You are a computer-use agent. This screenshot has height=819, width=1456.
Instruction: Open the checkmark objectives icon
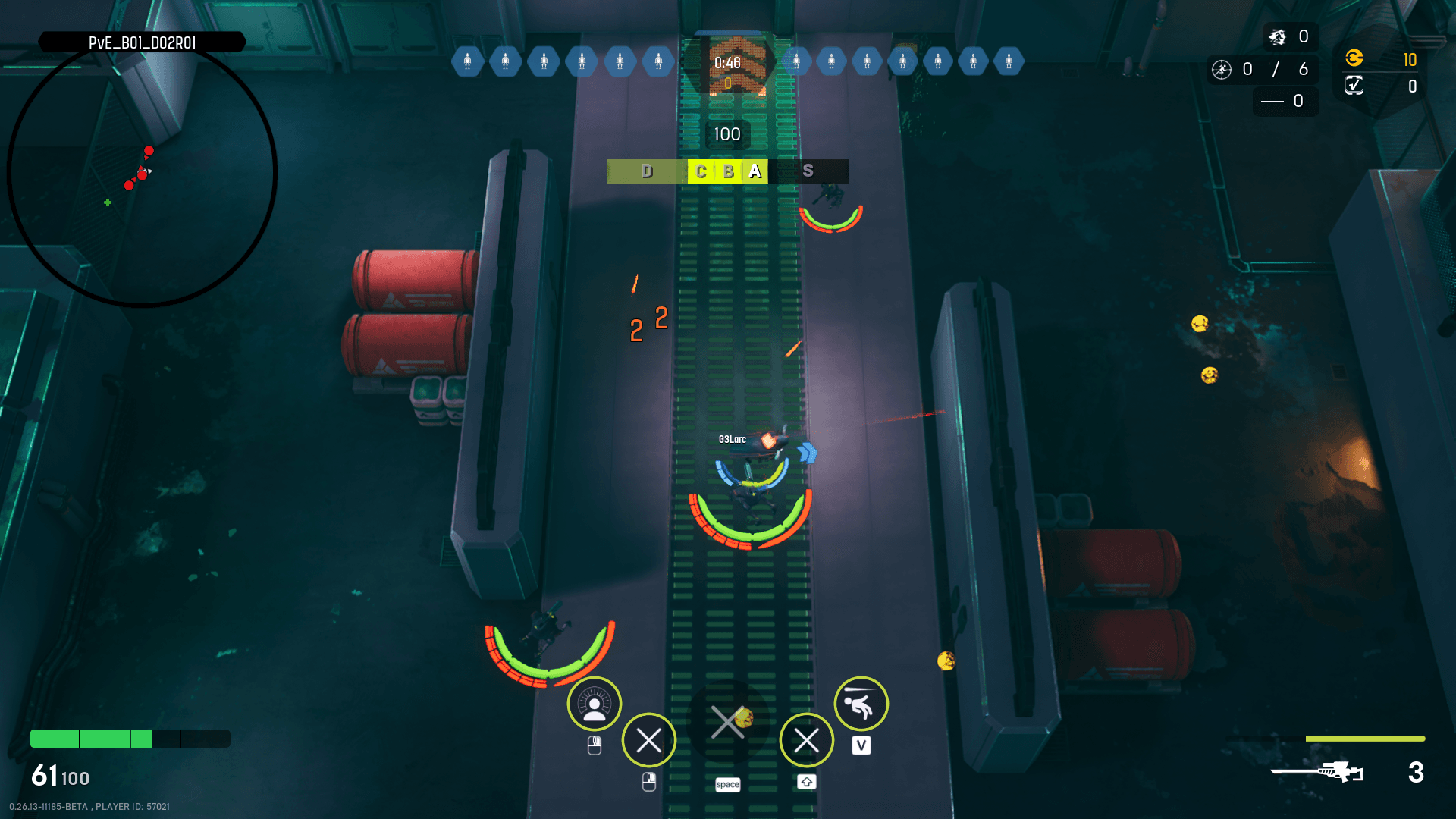pyautogui.click(x=1354, y=86)
